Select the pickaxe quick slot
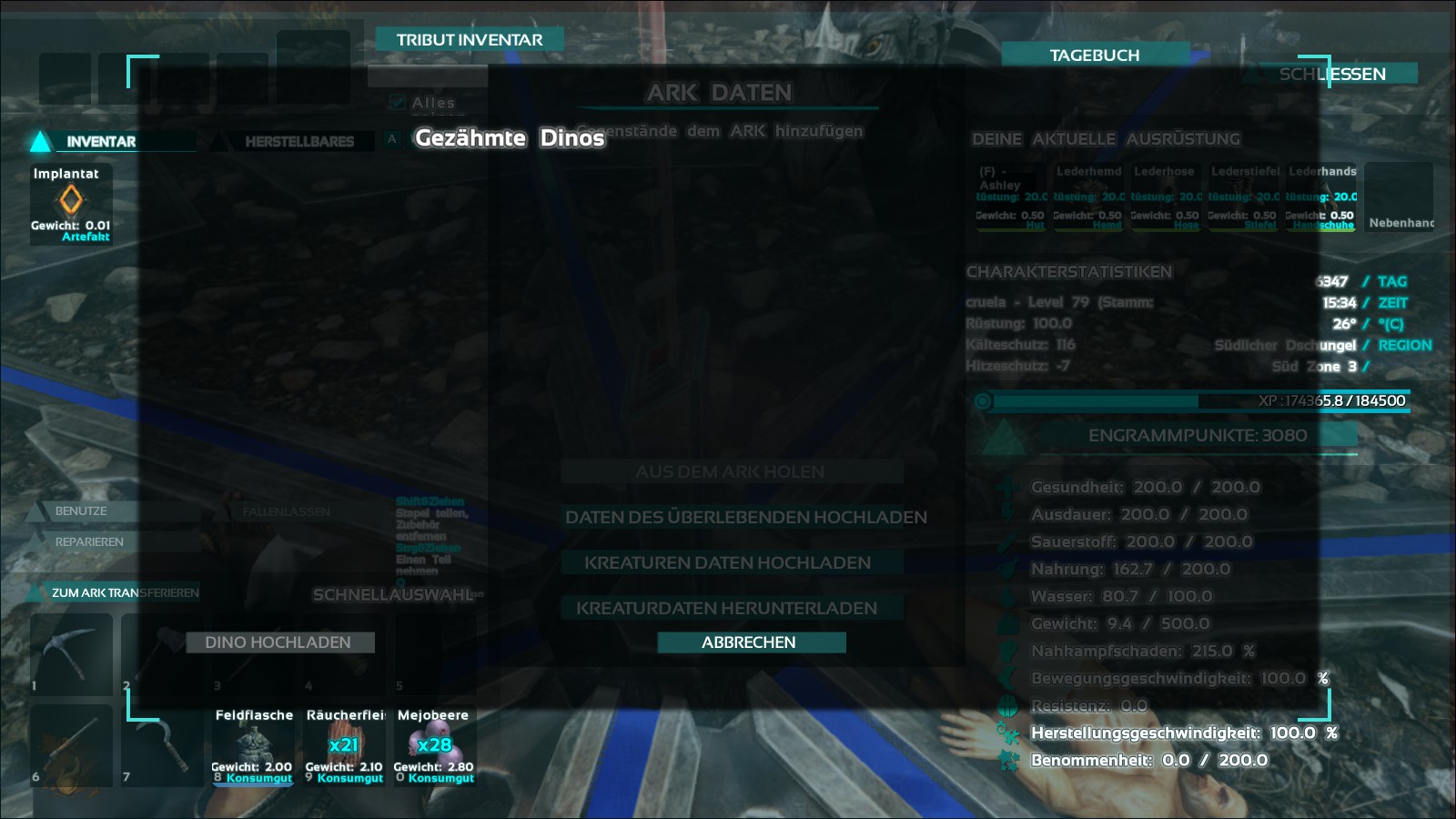1456x819 pixels. tap(71, 653)
